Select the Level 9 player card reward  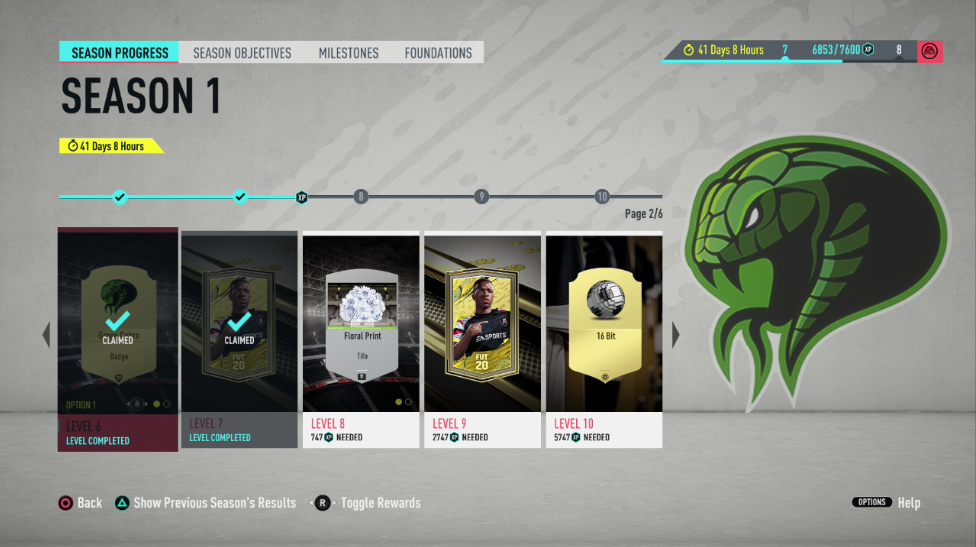[482, 338]
